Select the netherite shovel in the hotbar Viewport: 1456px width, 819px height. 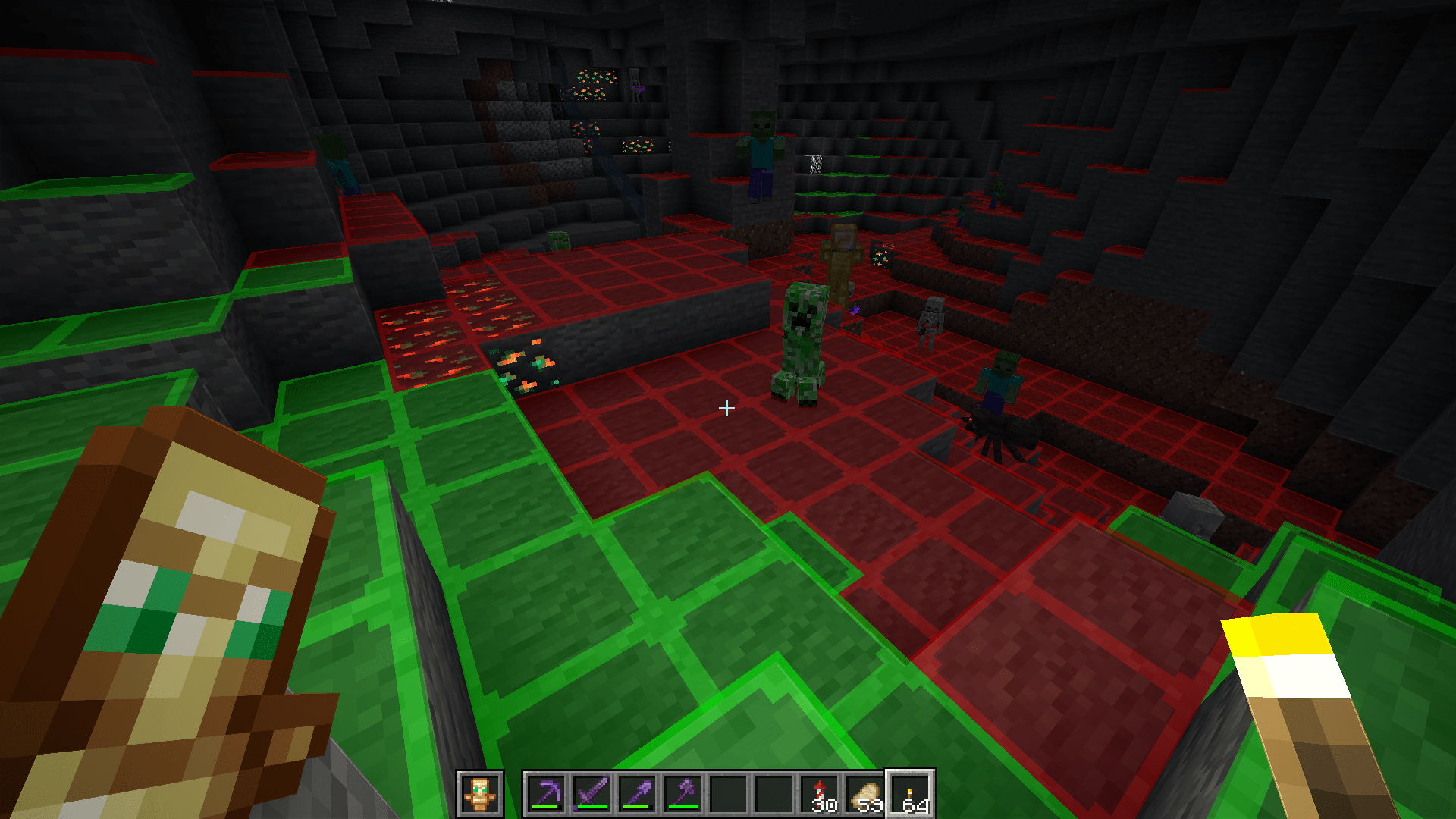coord(637,791)
